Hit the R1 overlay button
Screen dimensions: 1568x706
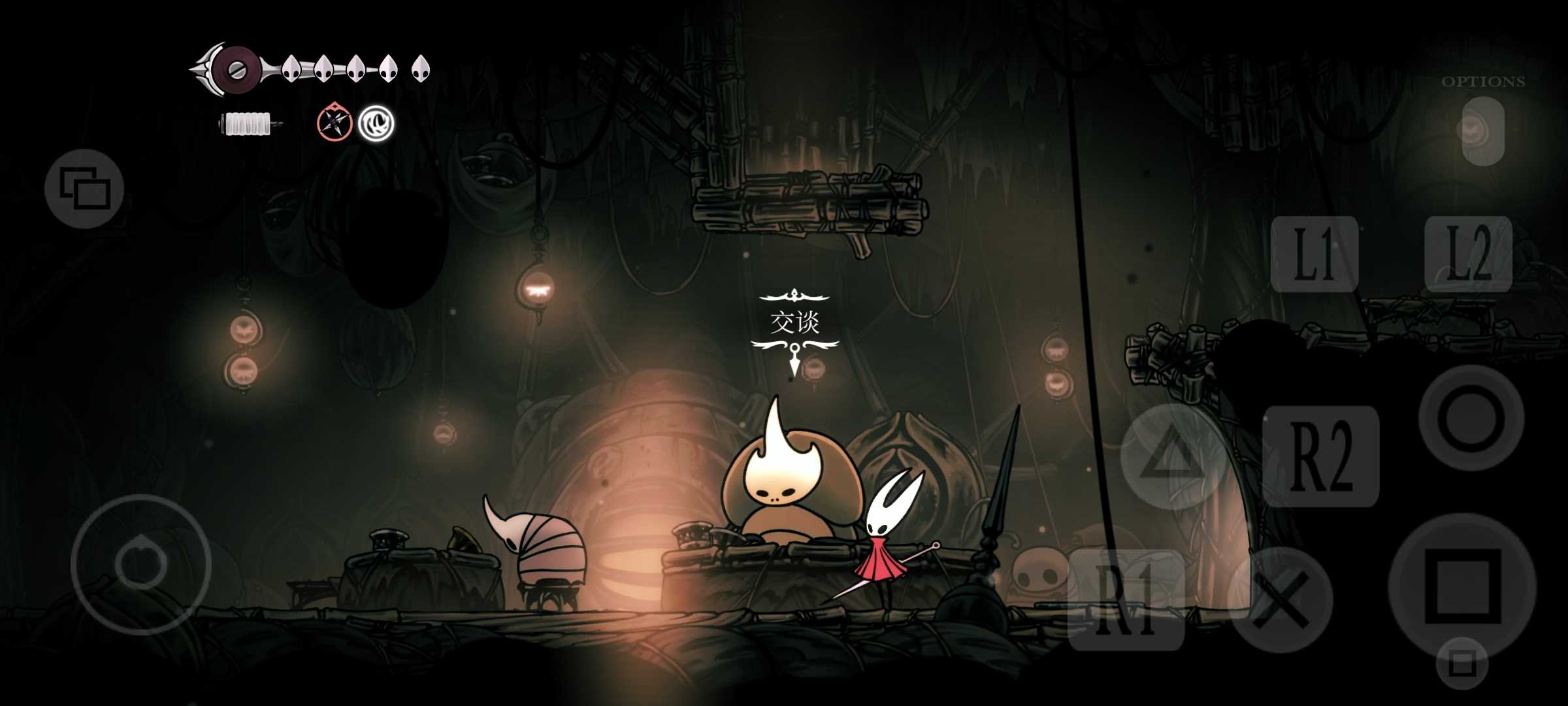[1126, 599]
